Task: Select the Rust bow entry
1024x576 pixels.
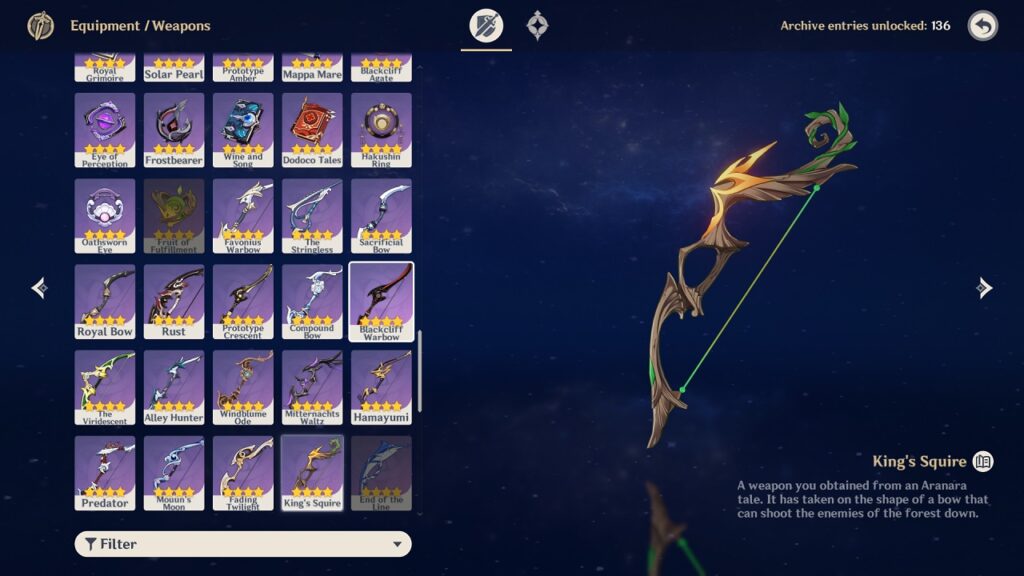Action: [x=174, y=301]
